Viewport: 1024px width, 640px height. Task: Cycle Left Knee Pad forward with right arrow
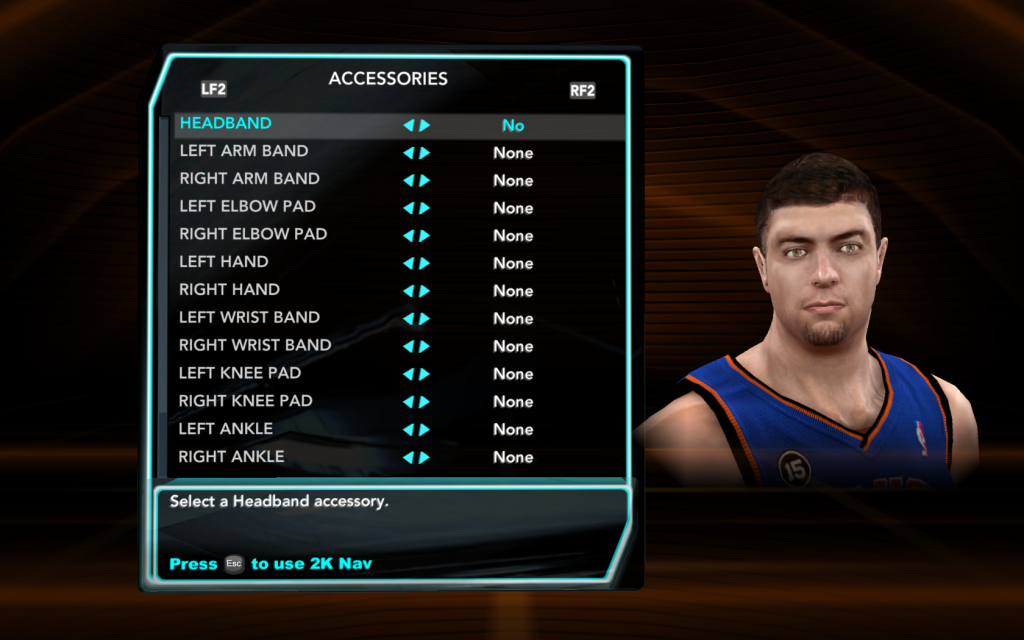(x=425, y=375)
